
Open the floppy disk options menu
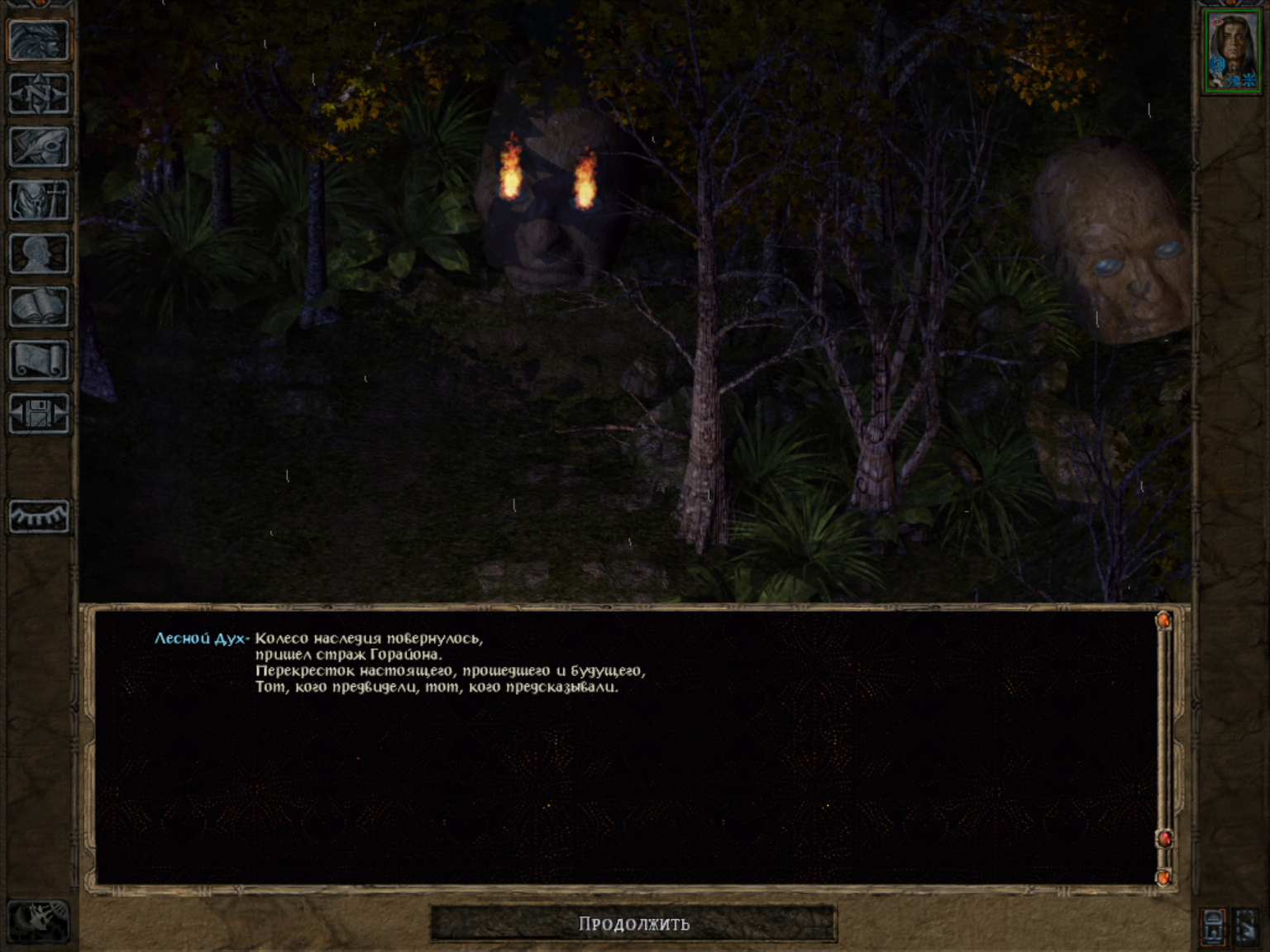coord(38,413)
